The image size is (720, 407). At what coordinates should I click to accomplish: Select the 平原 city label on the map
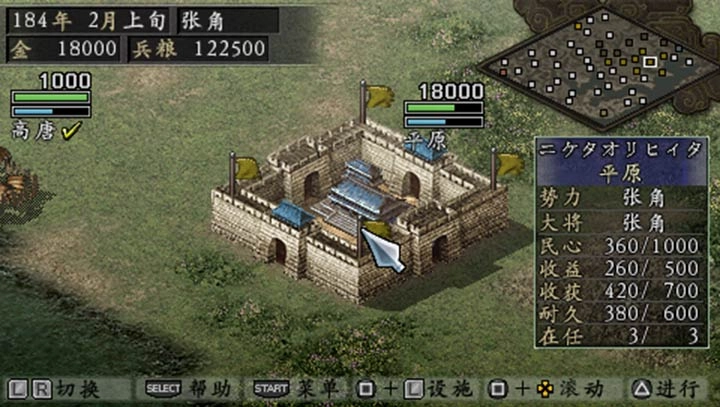pos(426,141)
